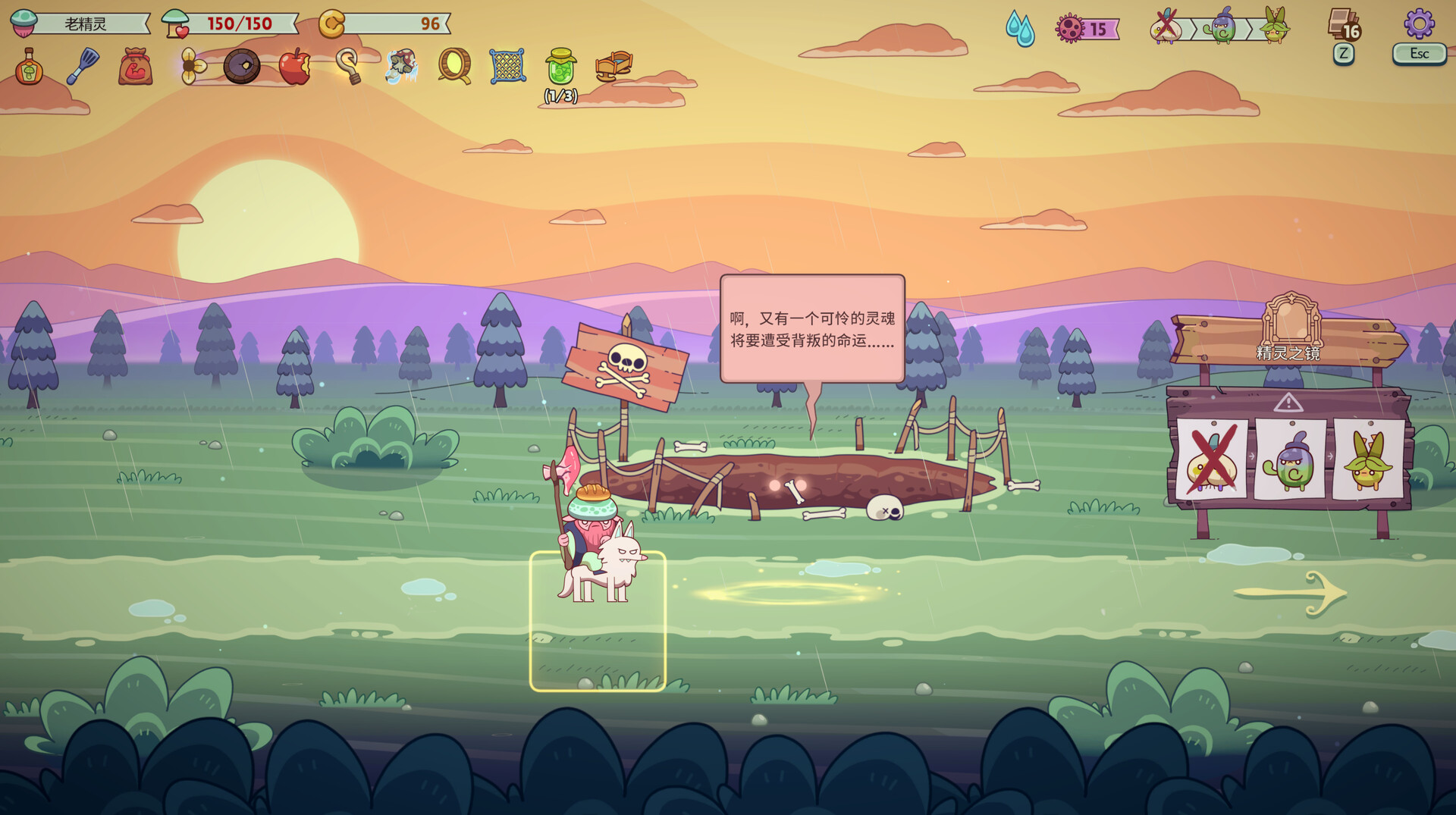1456x815 pixels.
Task: Inspect the frozen mushroom relic
Action: (x=401, y=67)
